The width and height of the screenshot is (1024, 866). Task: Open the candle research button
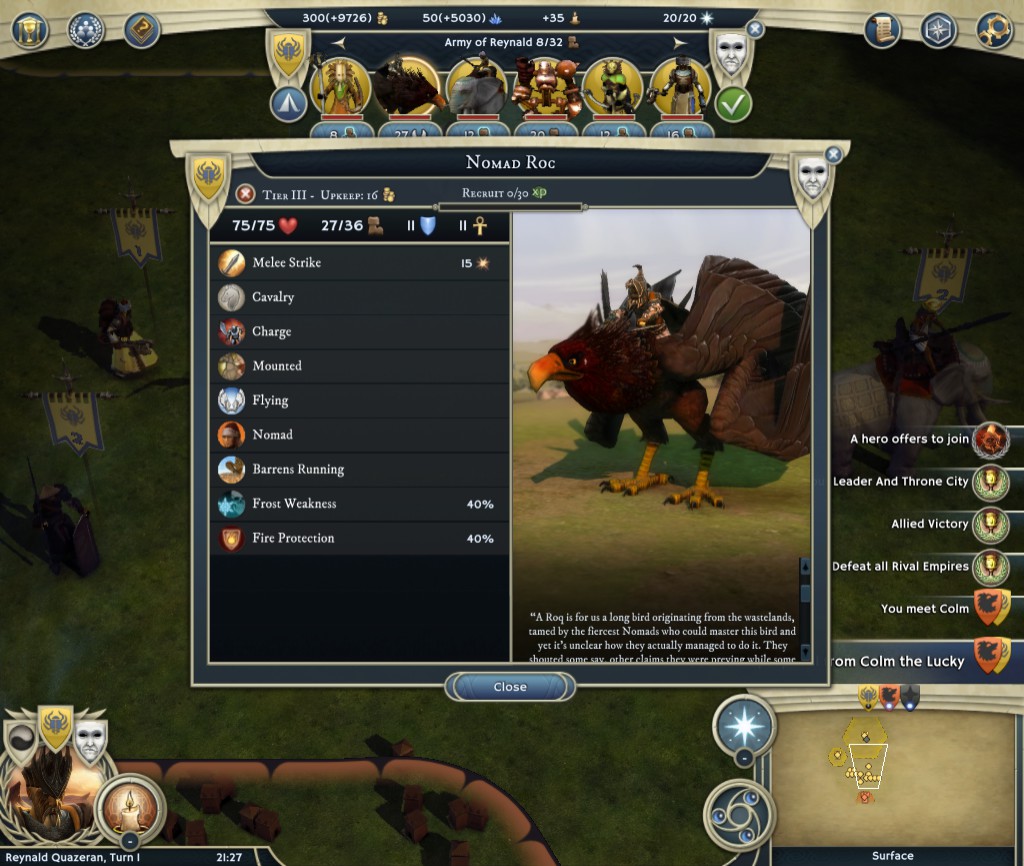pos(130,801)
